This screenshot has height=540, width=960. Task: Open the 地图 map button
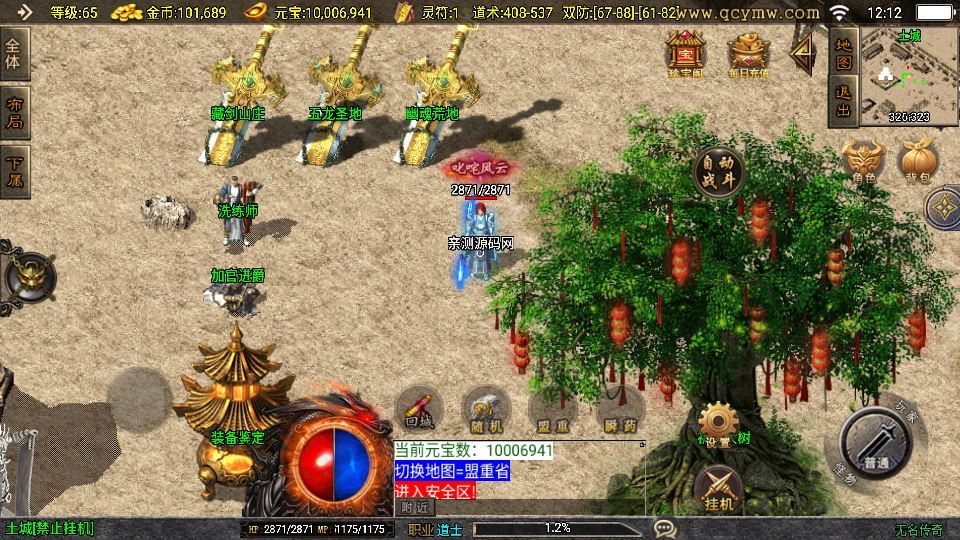tap(843, 54)
